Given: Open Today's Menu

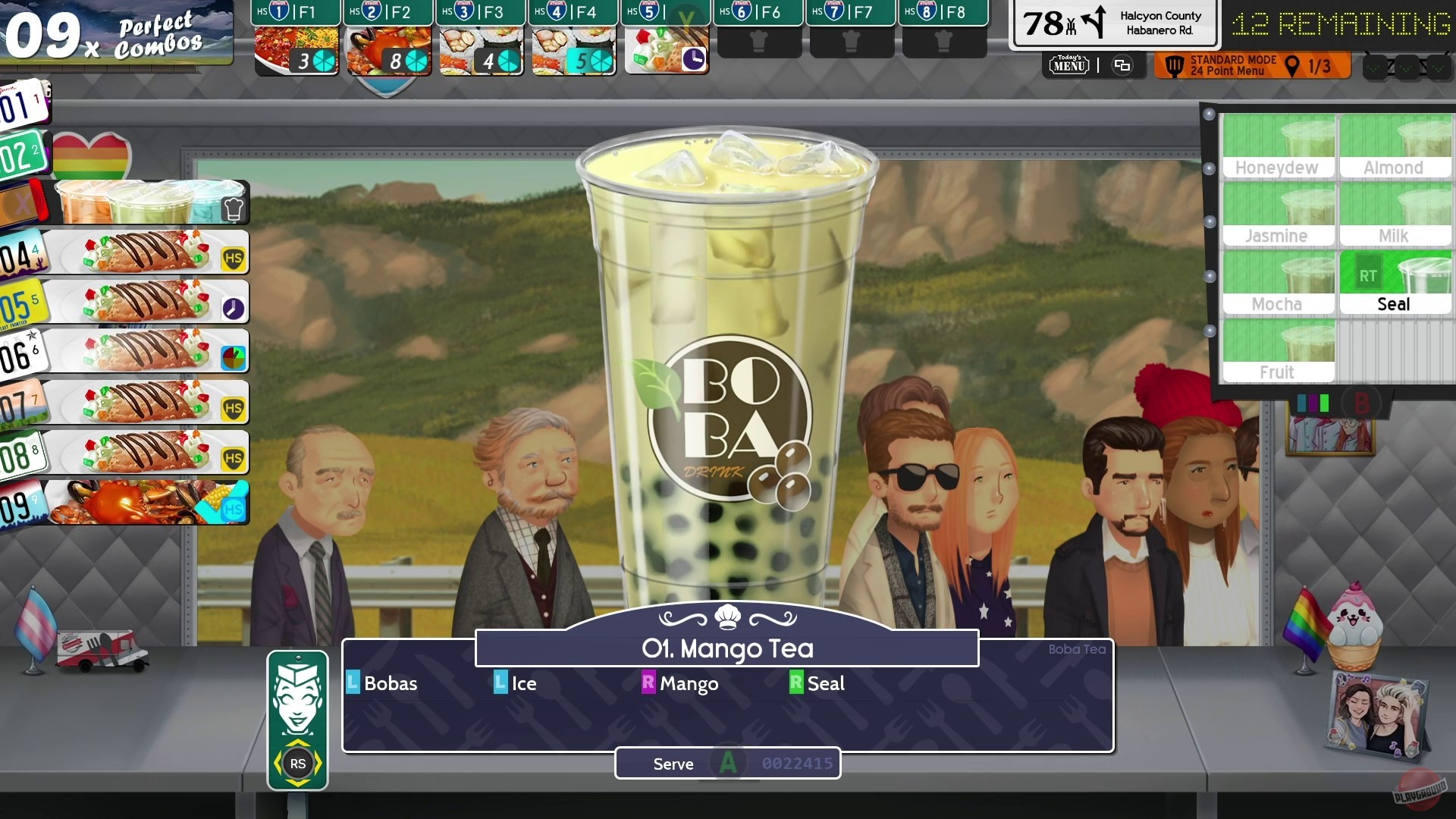Looking at the screenshot, I should (x=1068, y=65).
